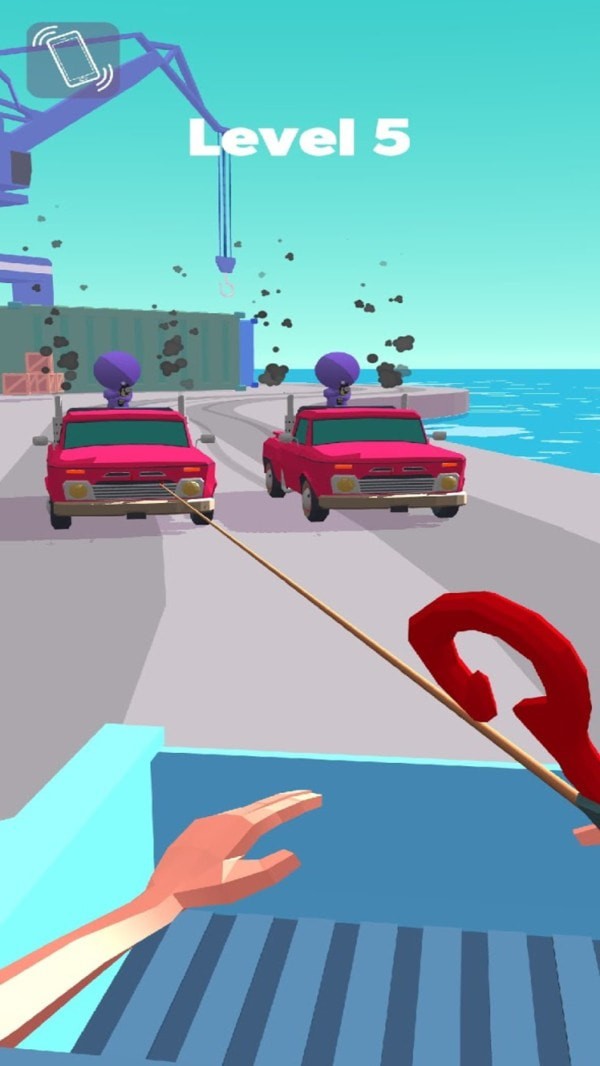This screenshot has height=1066, width=600.
Task: Toggle the phone vibration button
Action: (73, 60)
